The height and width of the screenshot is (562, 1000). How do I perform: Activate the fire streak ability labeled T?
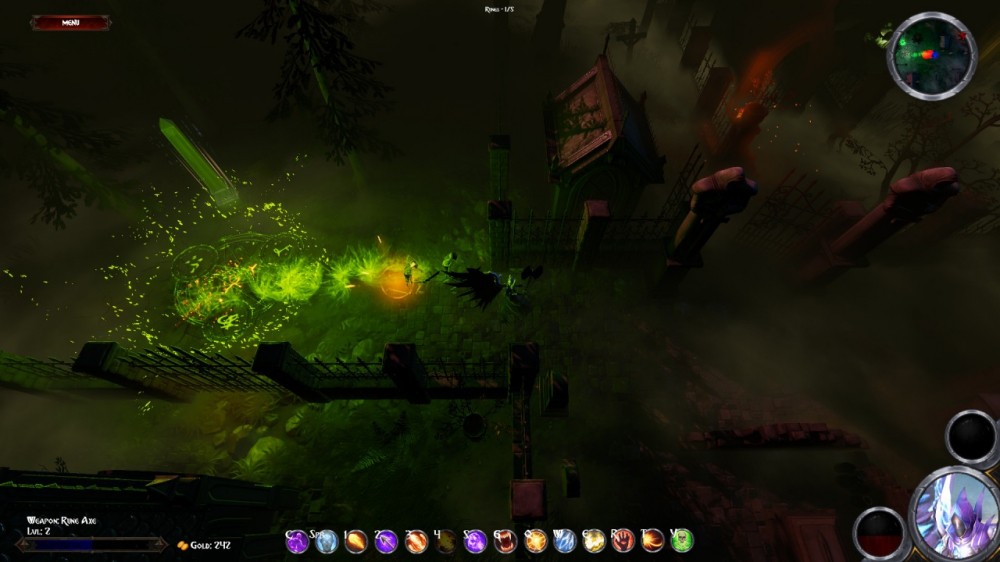click(653, 541)
